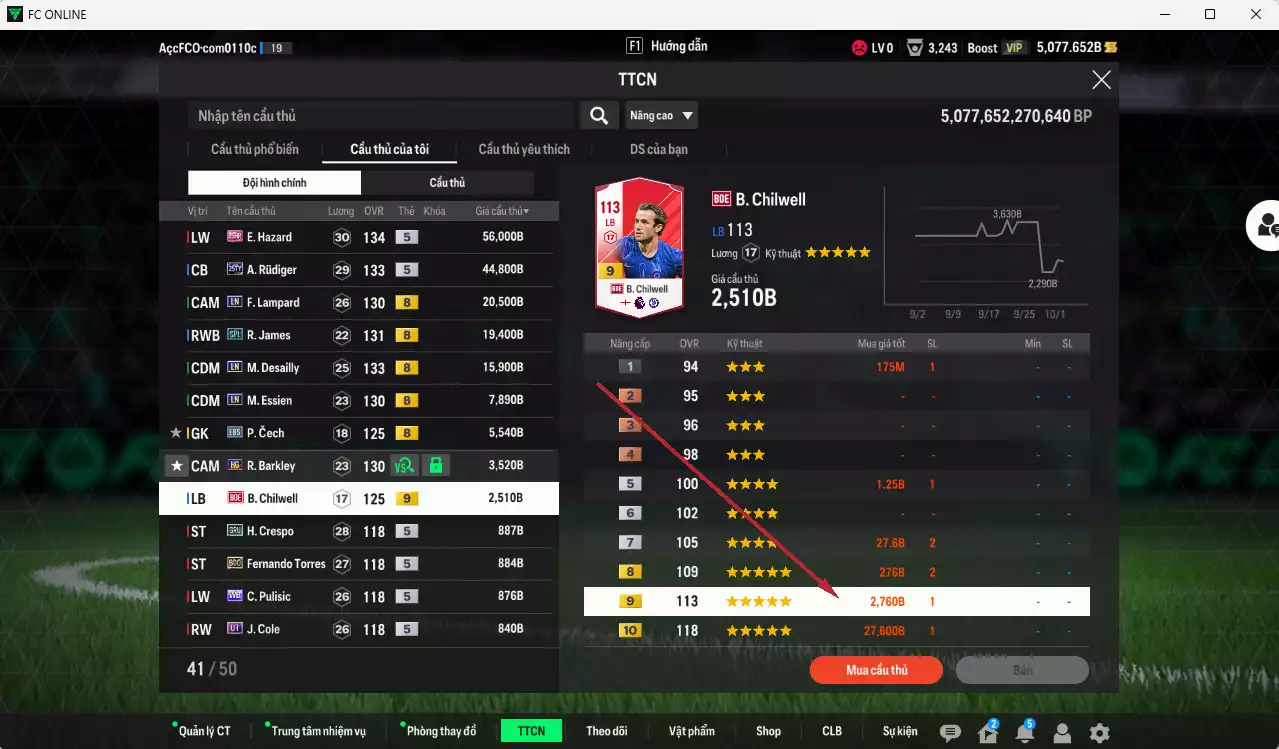The height and width of the screenshot is (749, 1279).
Task: Click the magnifier search button
Action: click(x=598, y=116)
